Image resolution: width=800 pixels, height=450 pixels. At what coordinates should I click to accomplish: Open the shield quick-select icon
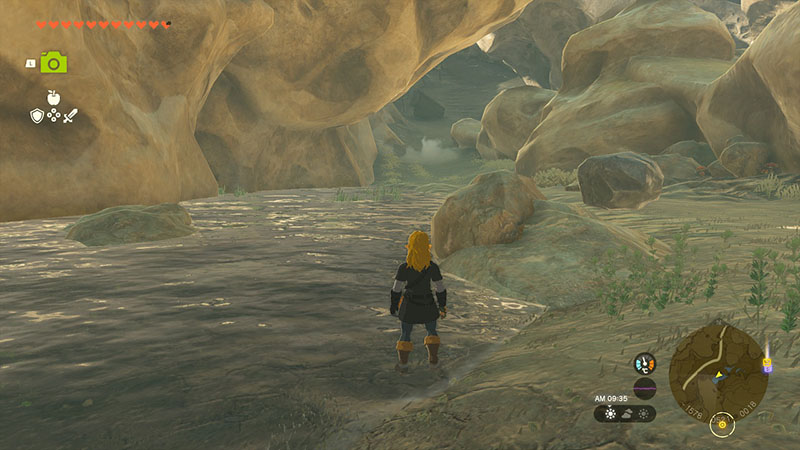pyautogui.click(x=36, y=116)
